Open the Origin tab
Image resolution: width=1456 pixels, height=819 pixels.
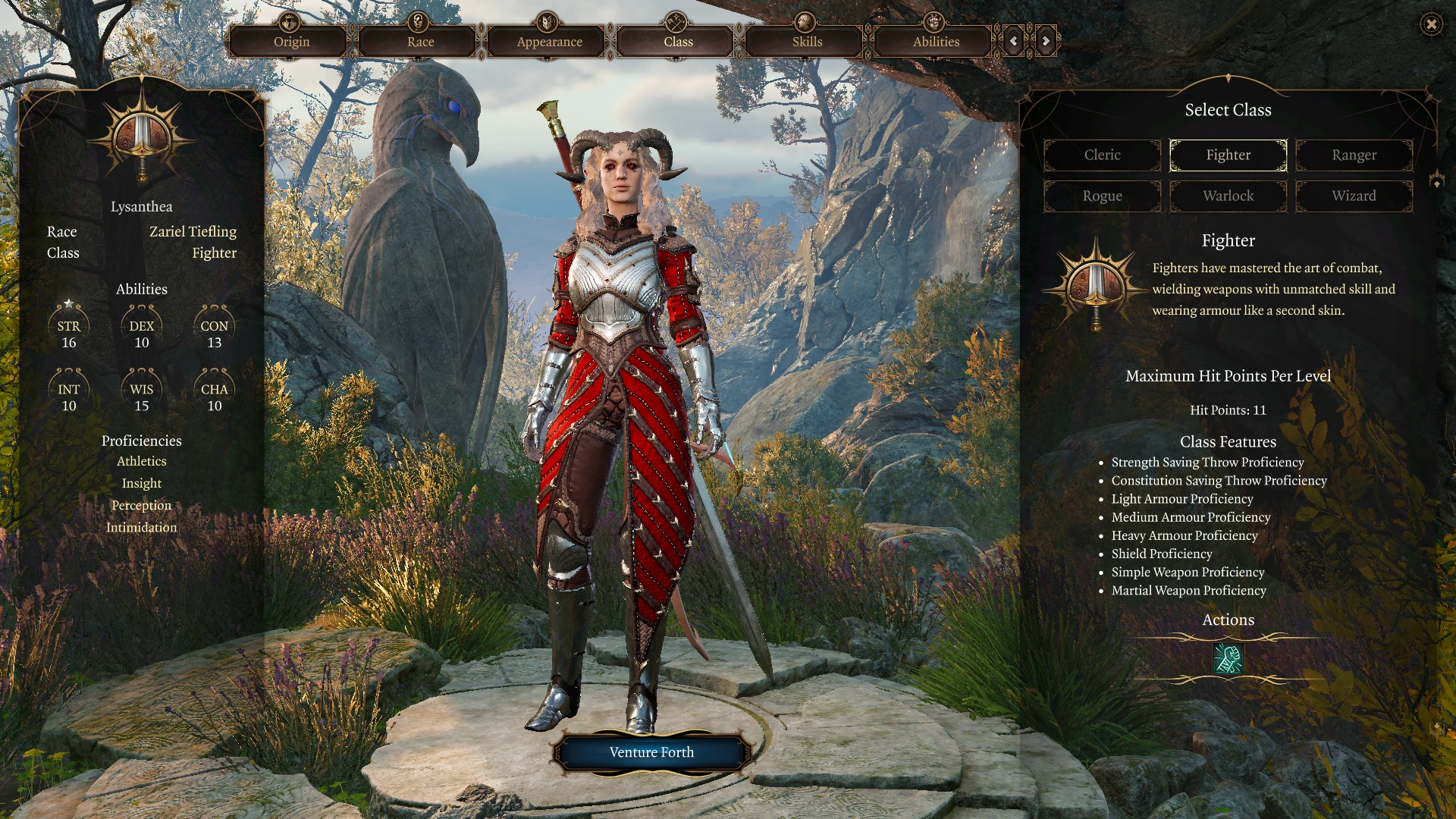(x=291, y=42)
